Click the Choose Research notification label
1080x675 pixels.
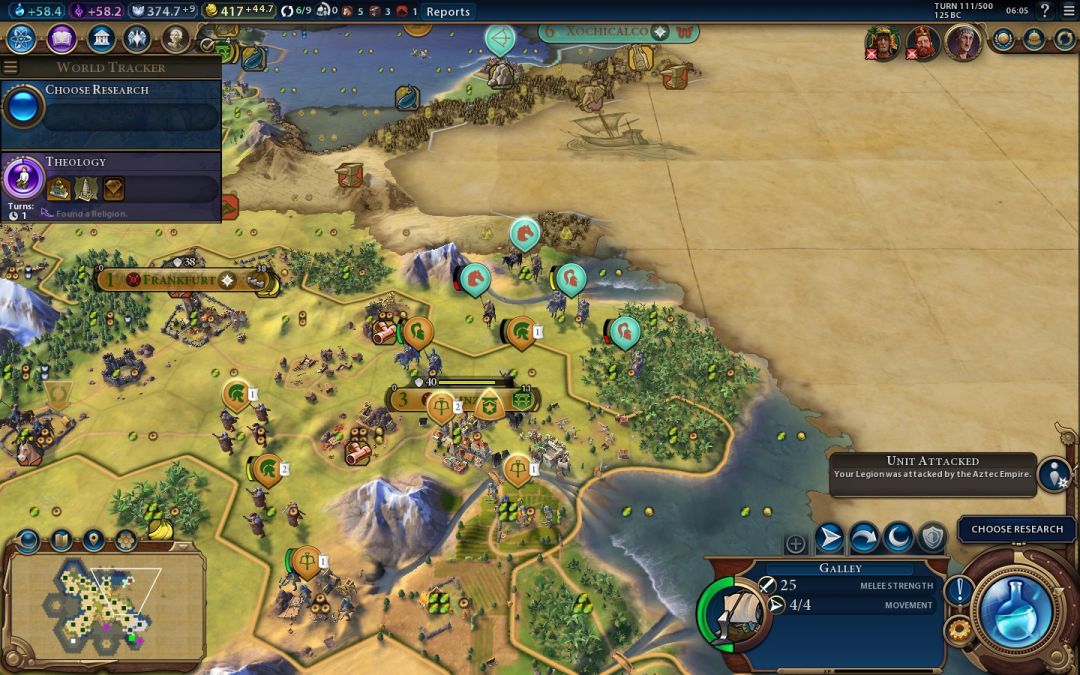point(1017,529)
